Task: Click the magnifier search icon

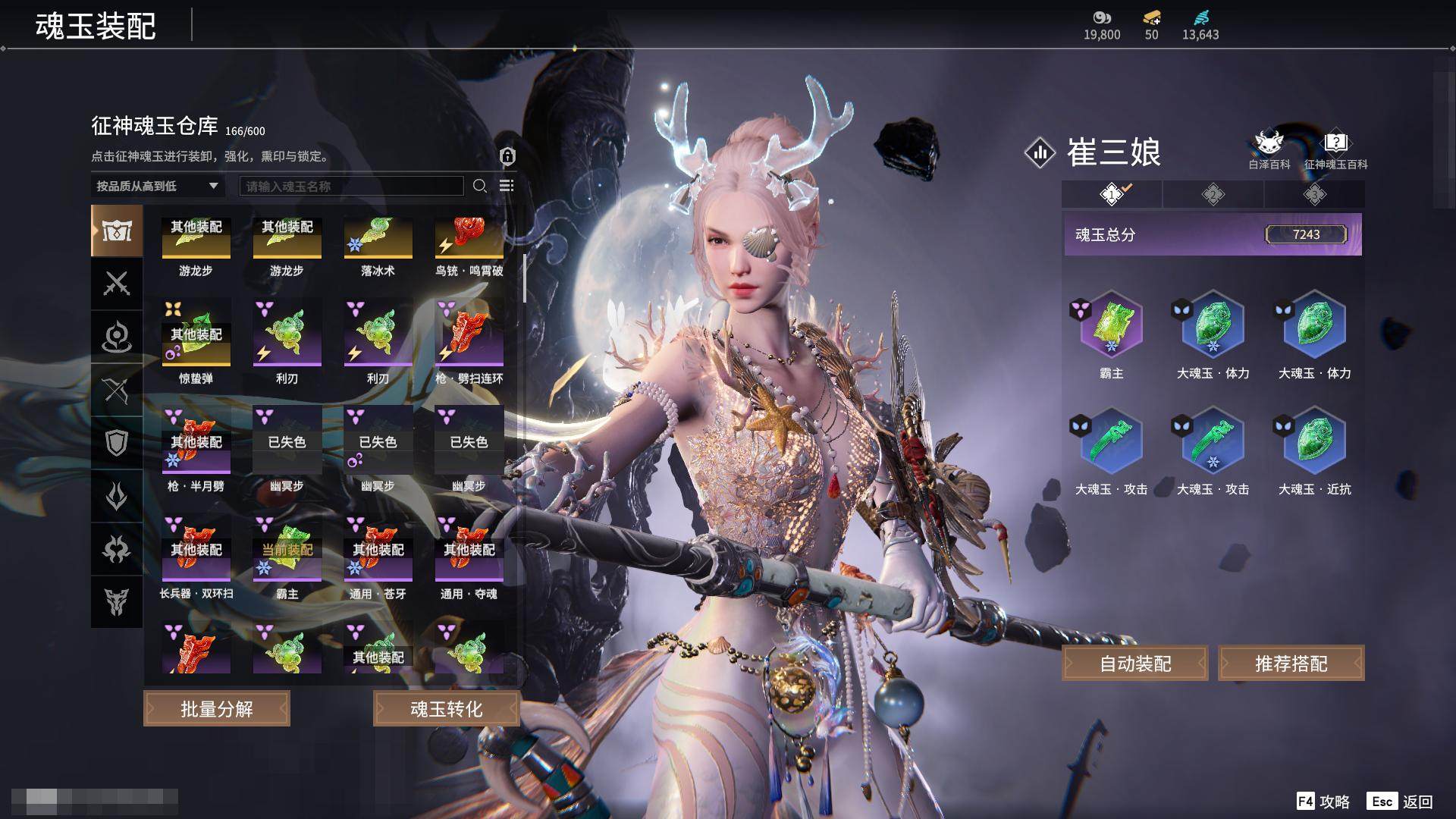Action: 479,186
